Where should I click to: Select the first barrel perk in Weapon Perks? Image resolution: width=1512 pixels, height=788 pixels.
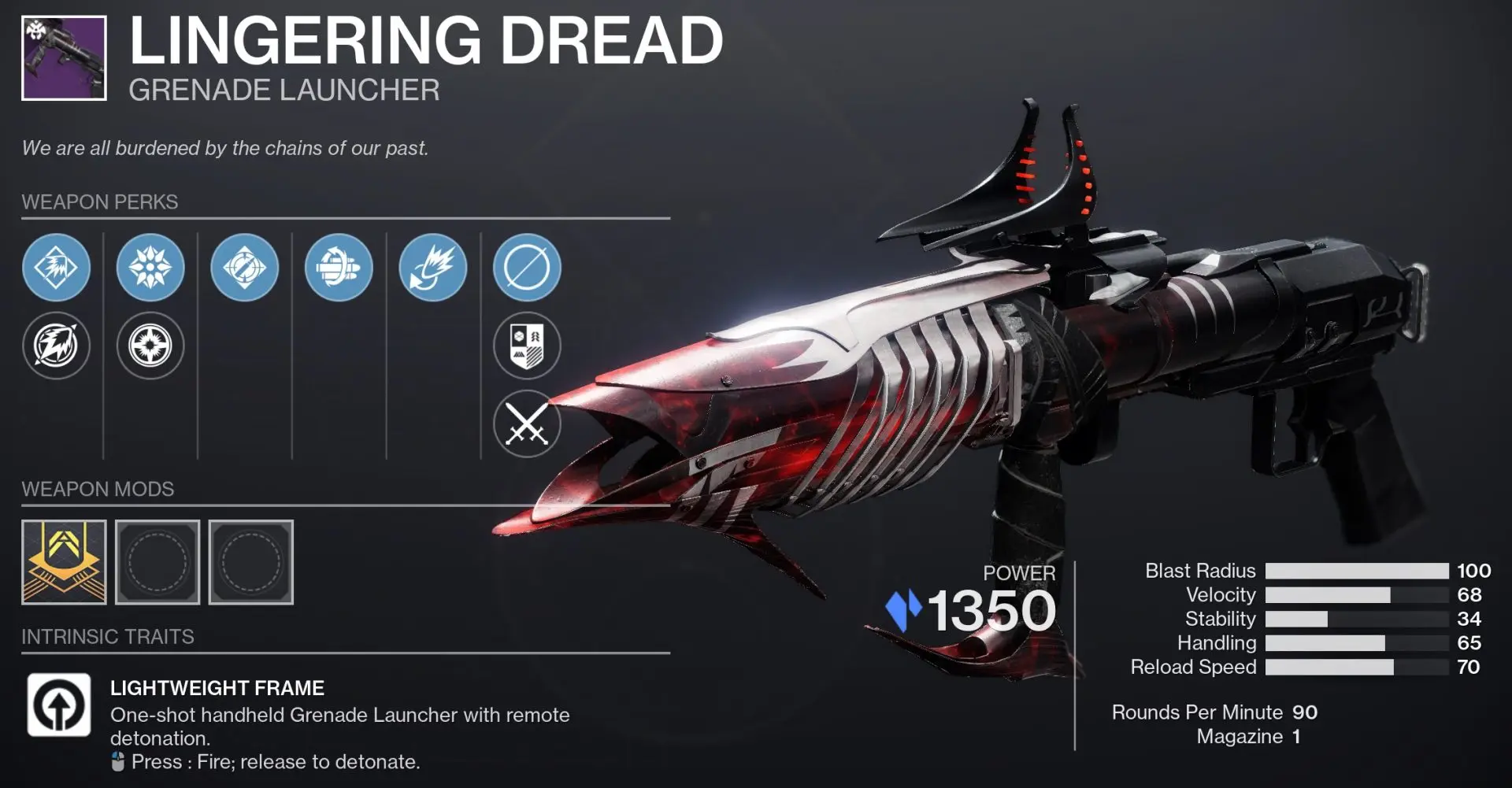pyautogui.click(x=56, y=268)
